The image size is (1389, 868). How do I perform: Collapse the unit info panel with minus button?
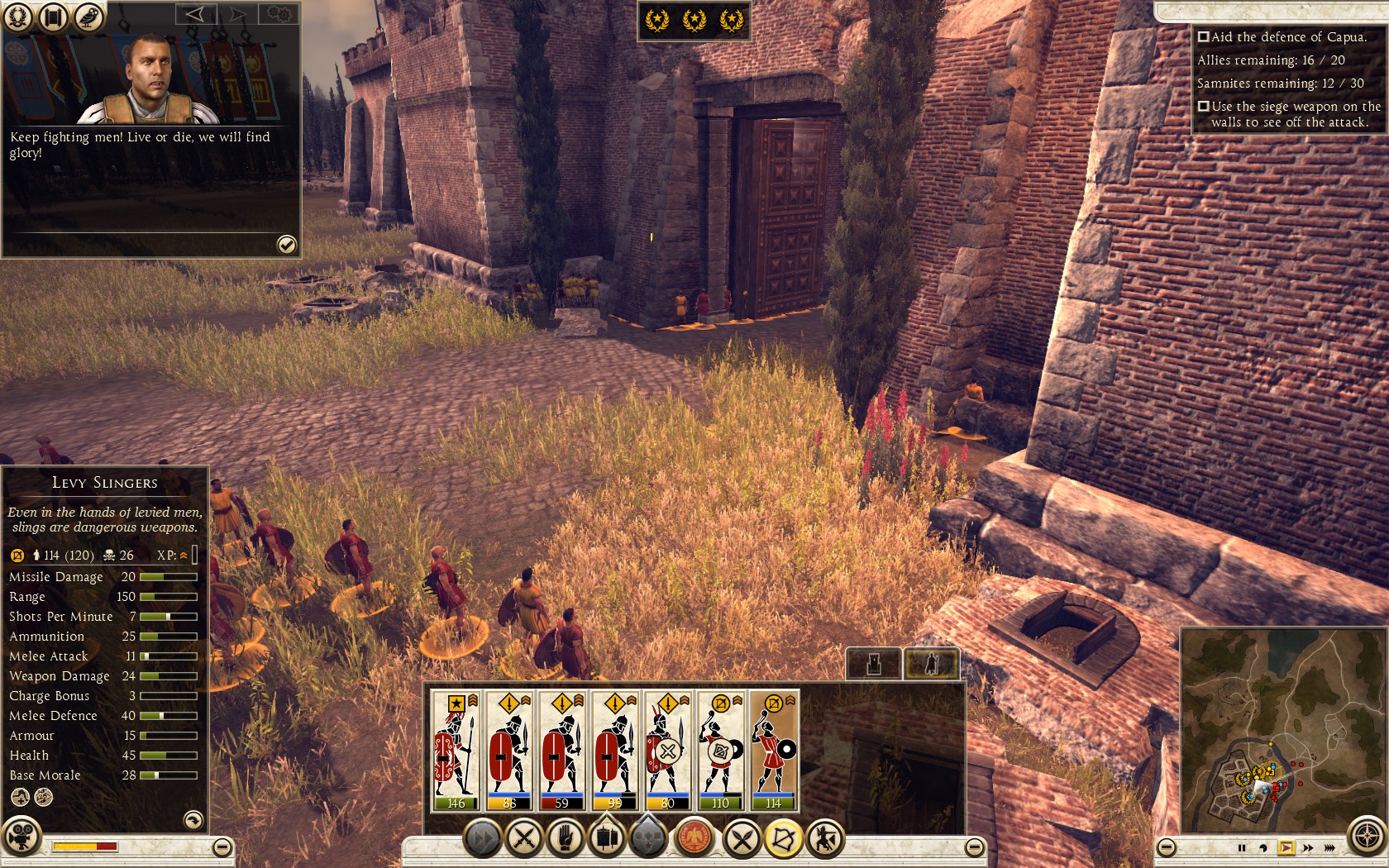[222, 847]
